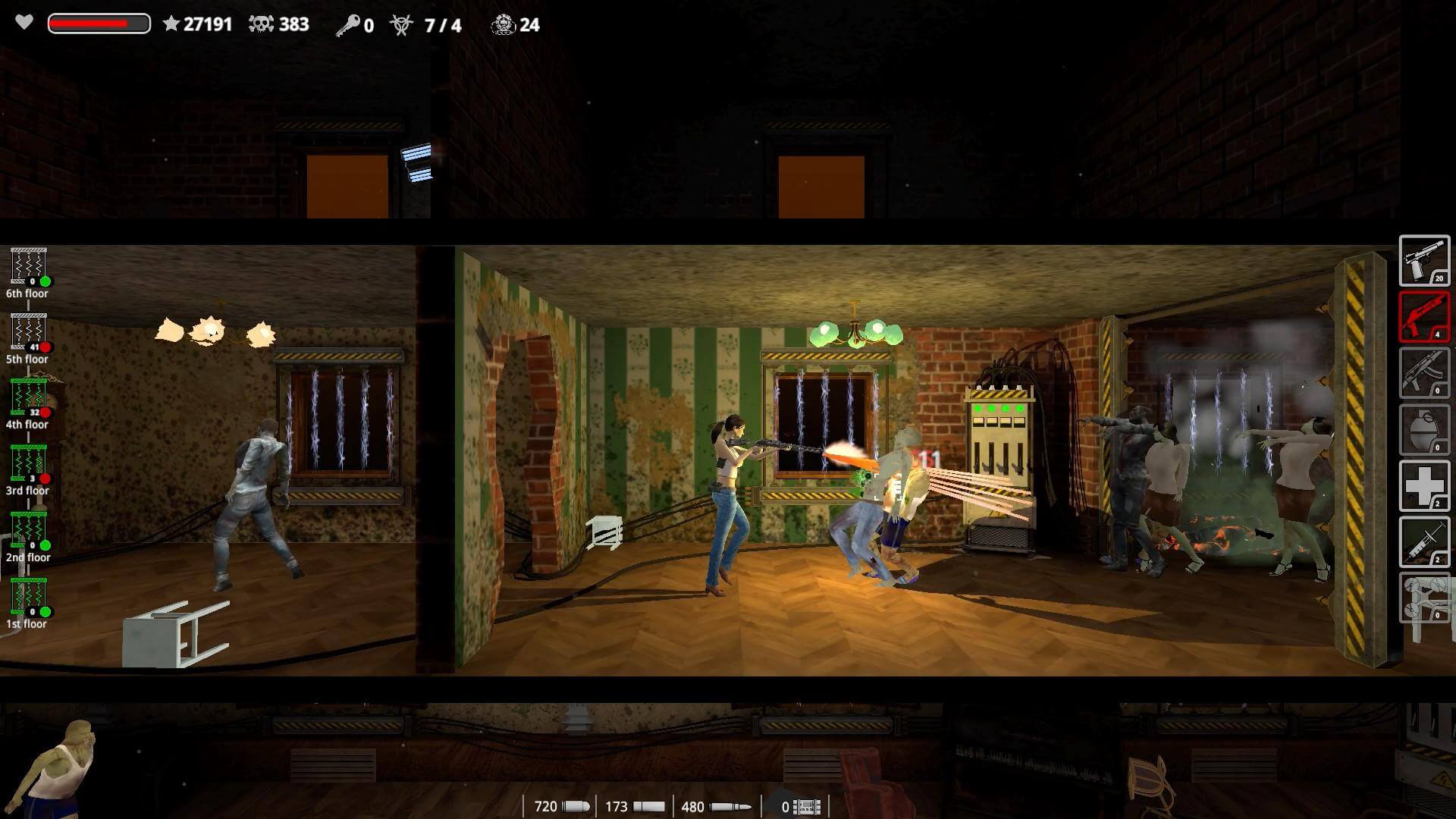
Task: Select the pistol weapon slot
Action: click(1423, 261)
